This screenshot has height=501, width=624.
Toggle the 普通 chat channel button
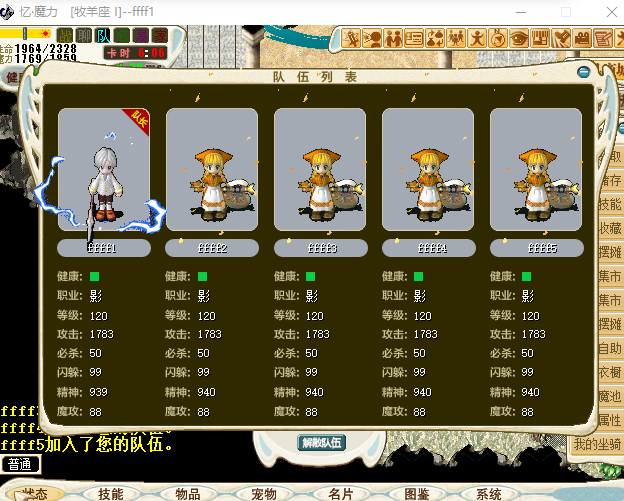point(20,464)
